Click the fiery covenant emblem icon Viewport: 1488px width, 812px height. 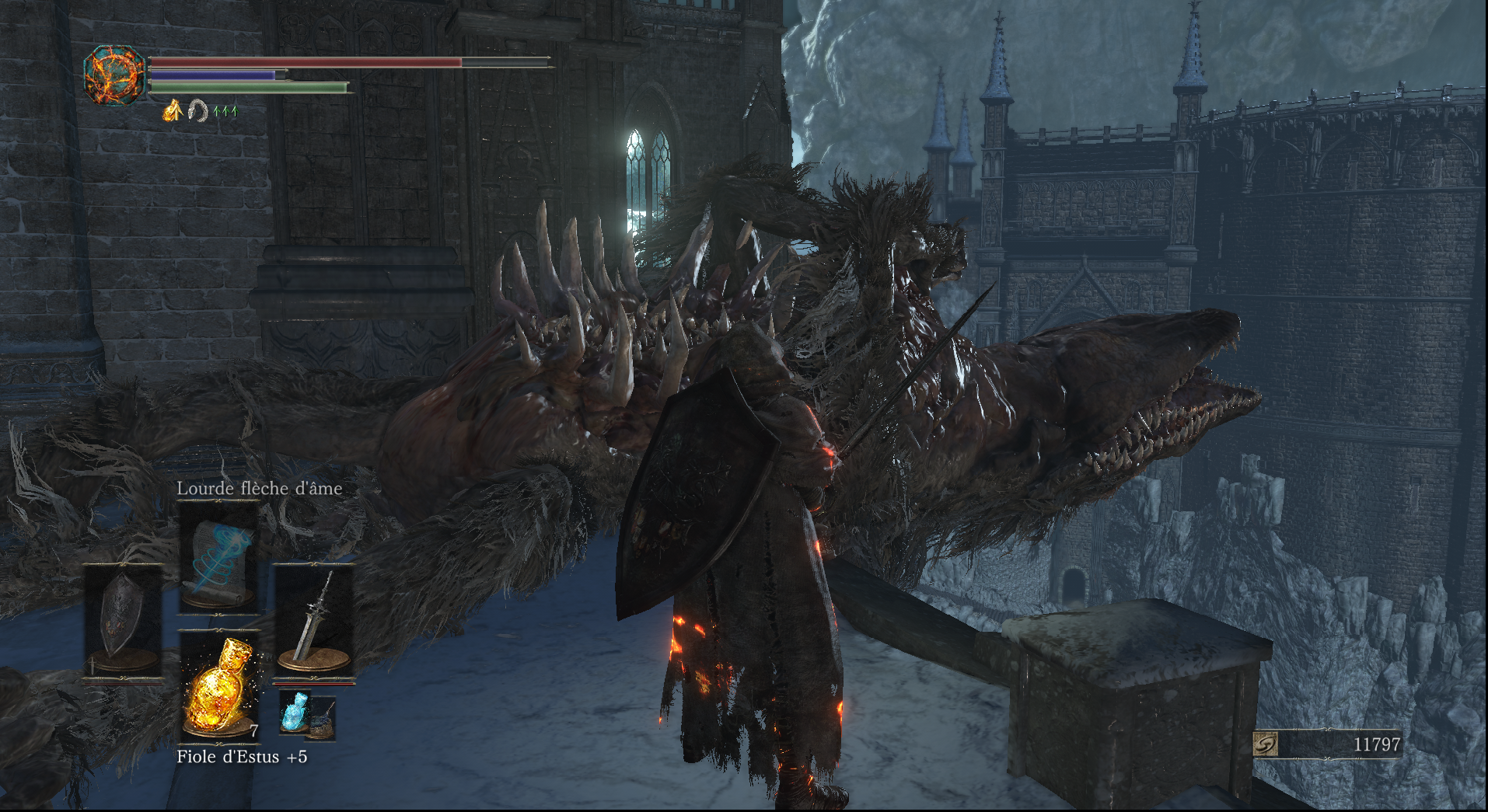[115, 75]
